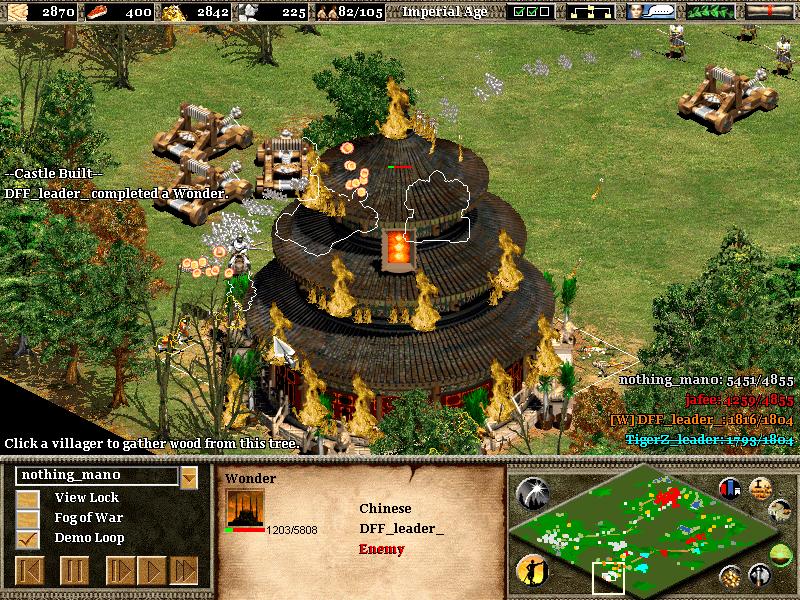Pause the replay playback
Screen dimensions: 800x600
pos(74,571)
